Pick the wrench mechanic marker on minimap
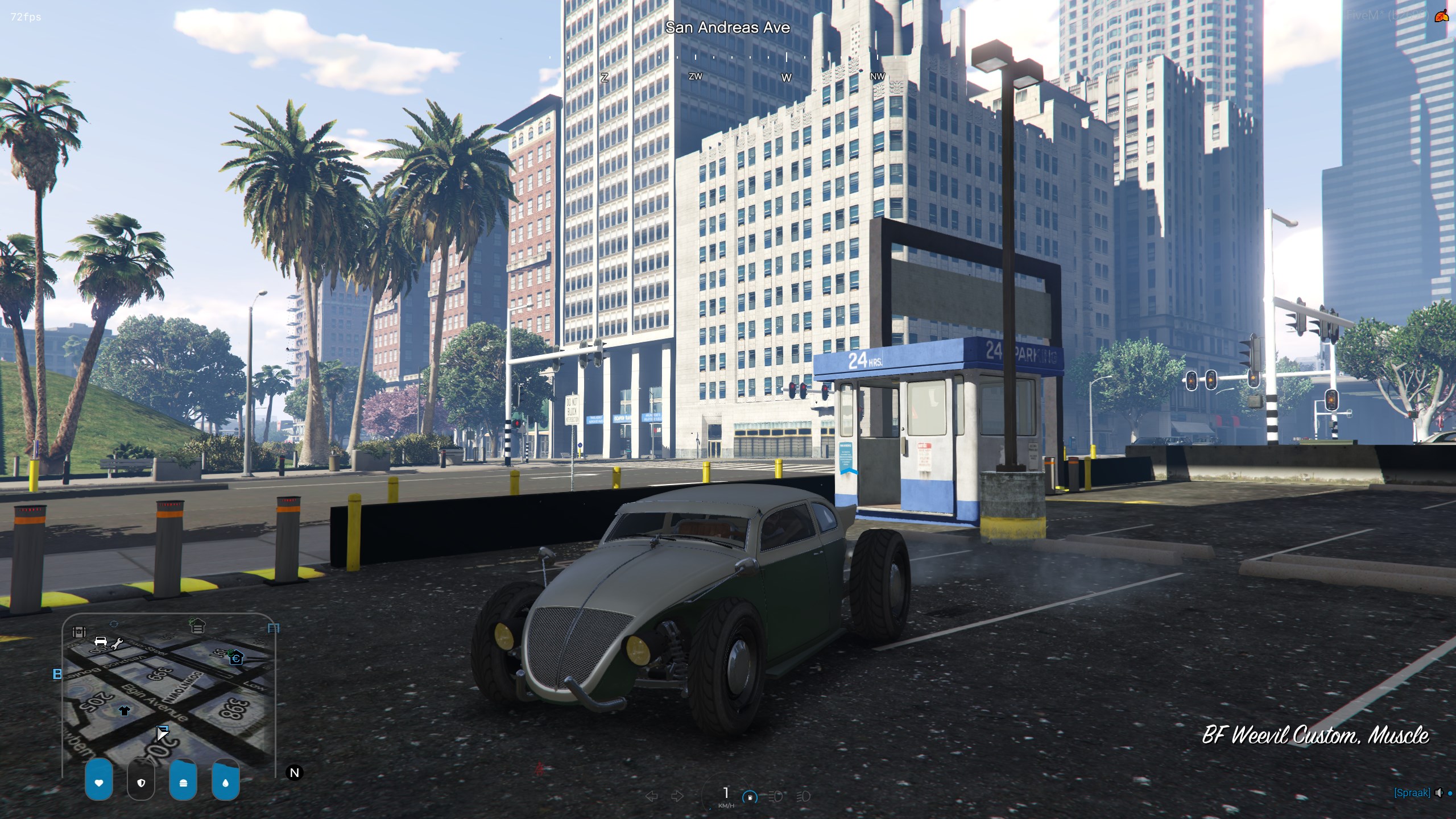1456x819 pixels. 117,644
